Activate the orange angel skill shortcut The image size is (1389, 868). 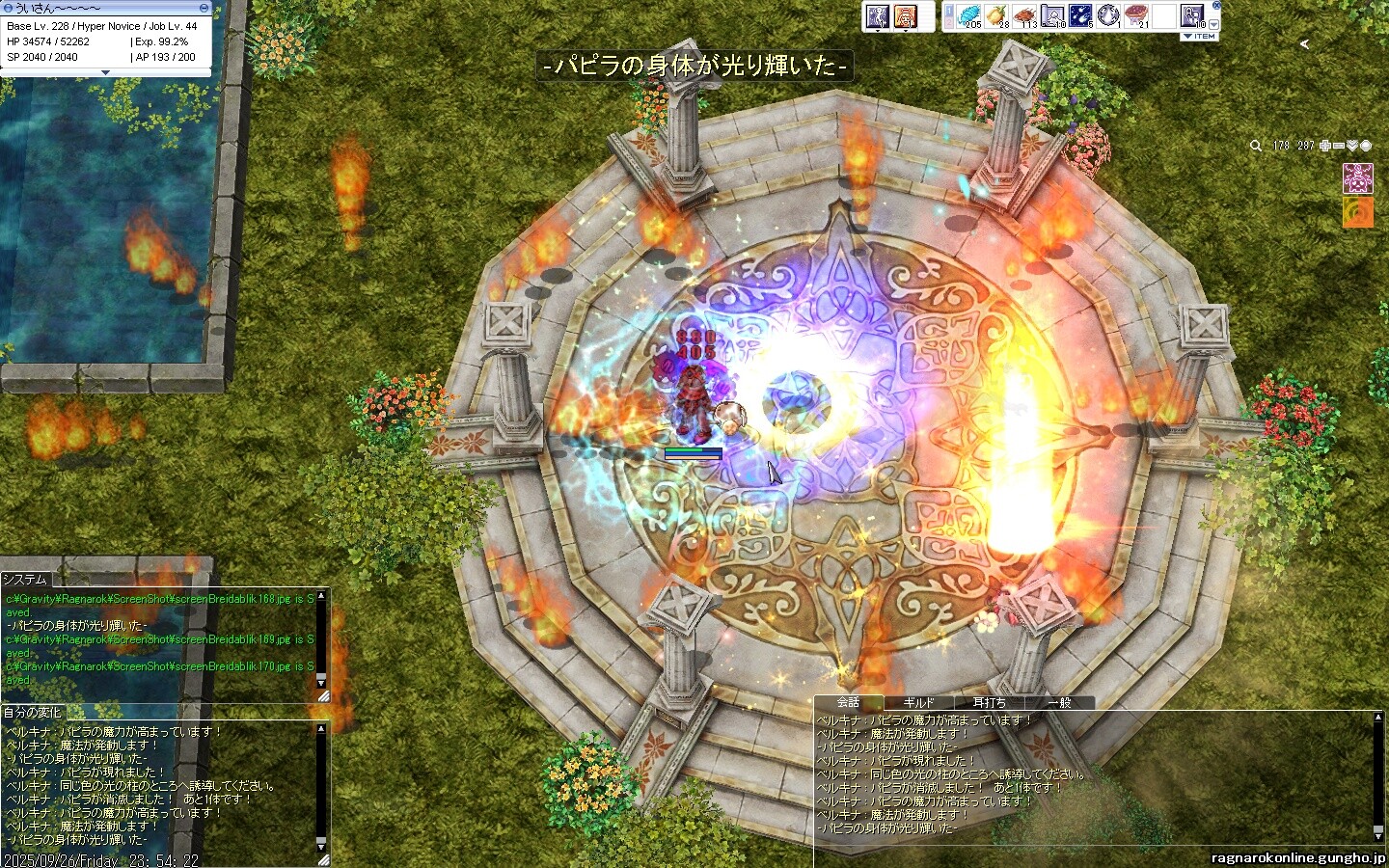(904, 16)
